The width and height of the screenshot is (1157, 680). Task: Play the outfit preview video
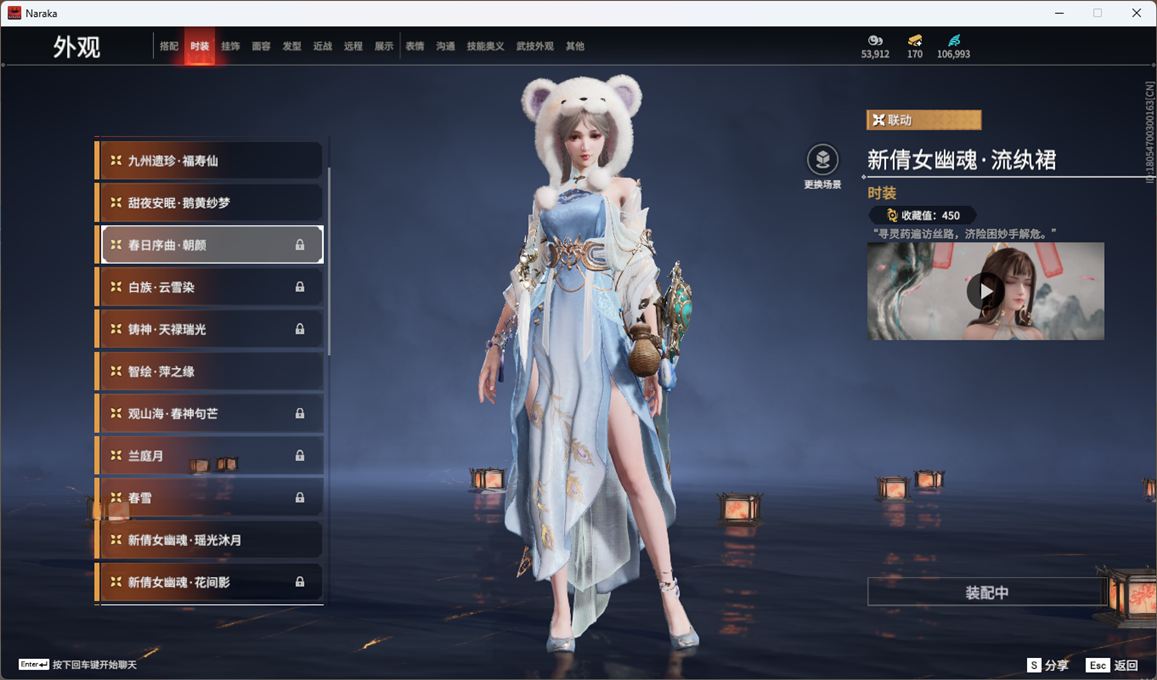[x=985, y=291]
